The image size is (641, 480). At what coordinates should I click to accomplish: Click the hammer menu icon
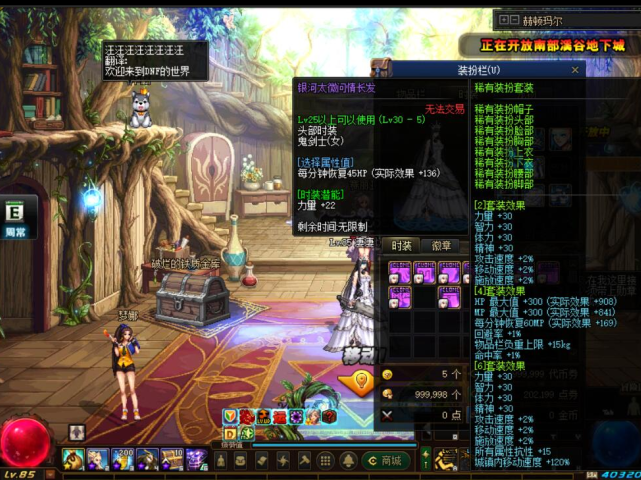click(x=305, y=460)
